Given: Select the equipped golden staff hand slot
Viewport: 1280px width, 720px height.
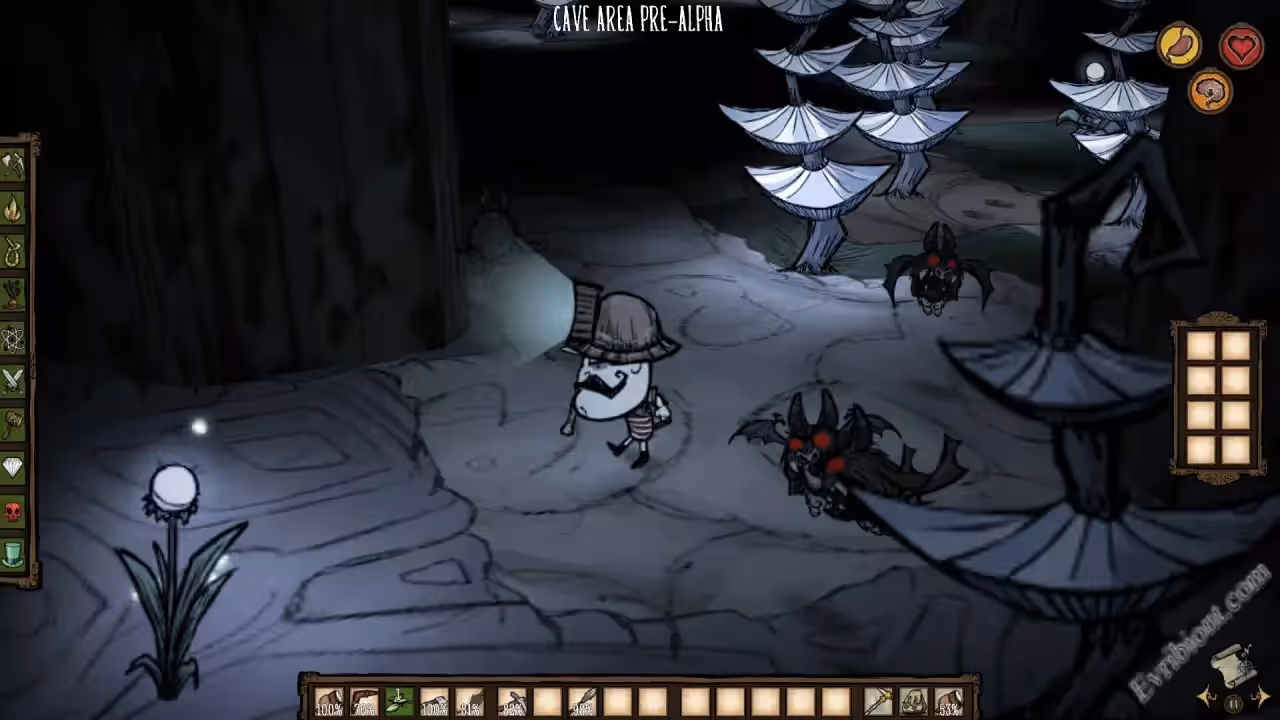Looking at the screenshot, I should coord(878,702).
